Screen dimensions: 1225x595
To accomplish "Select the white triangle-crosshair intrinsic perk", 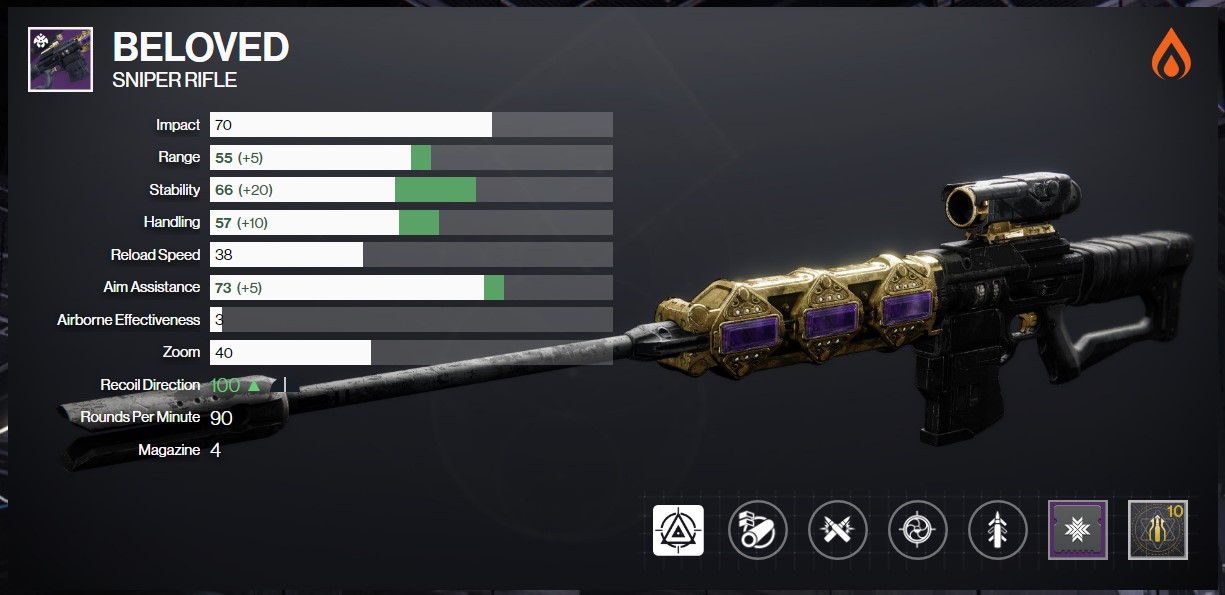I will click(x=678, y=530).
